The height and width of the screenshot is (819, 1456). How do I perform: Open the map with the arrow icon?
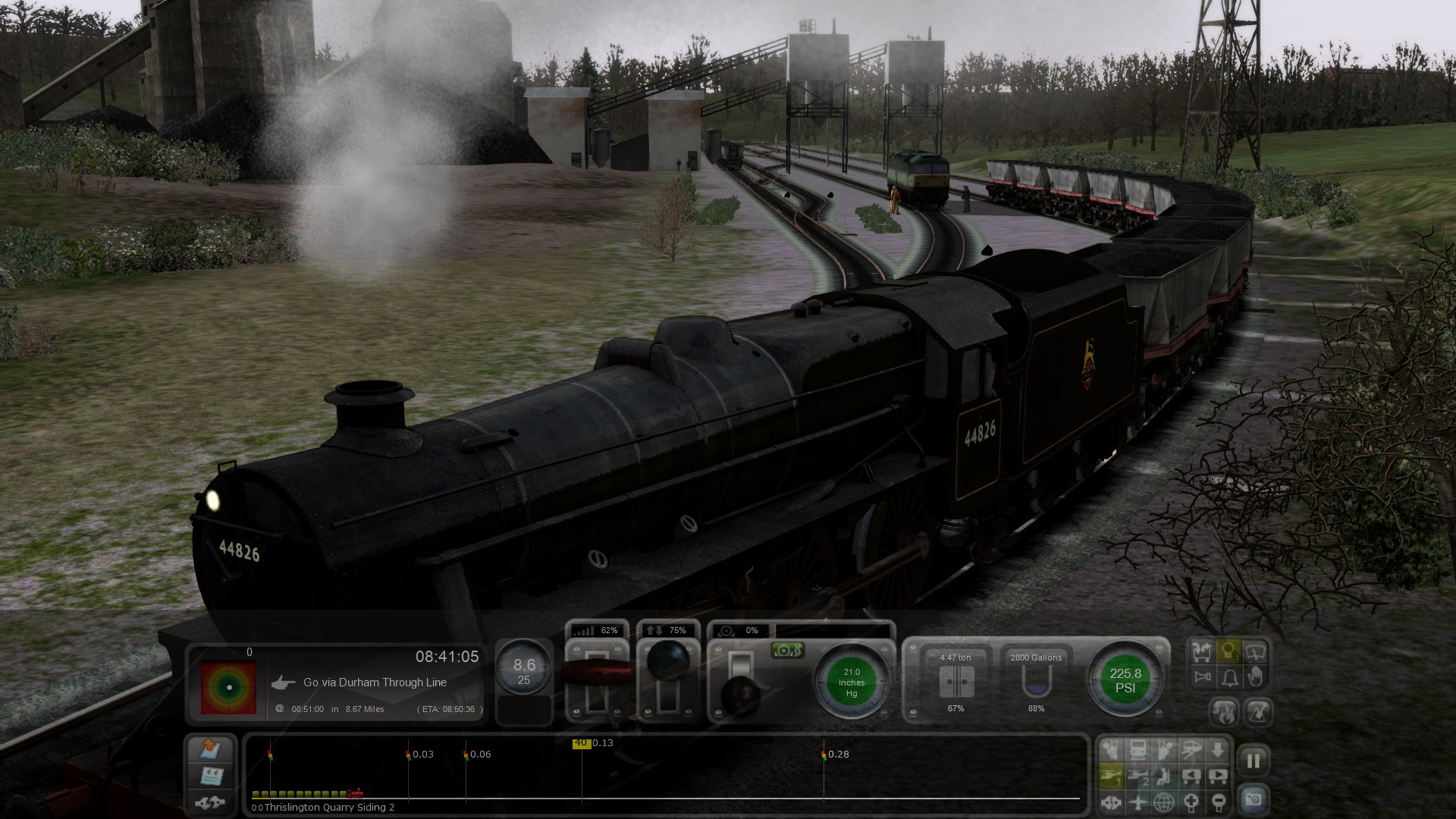coord(210,750)
